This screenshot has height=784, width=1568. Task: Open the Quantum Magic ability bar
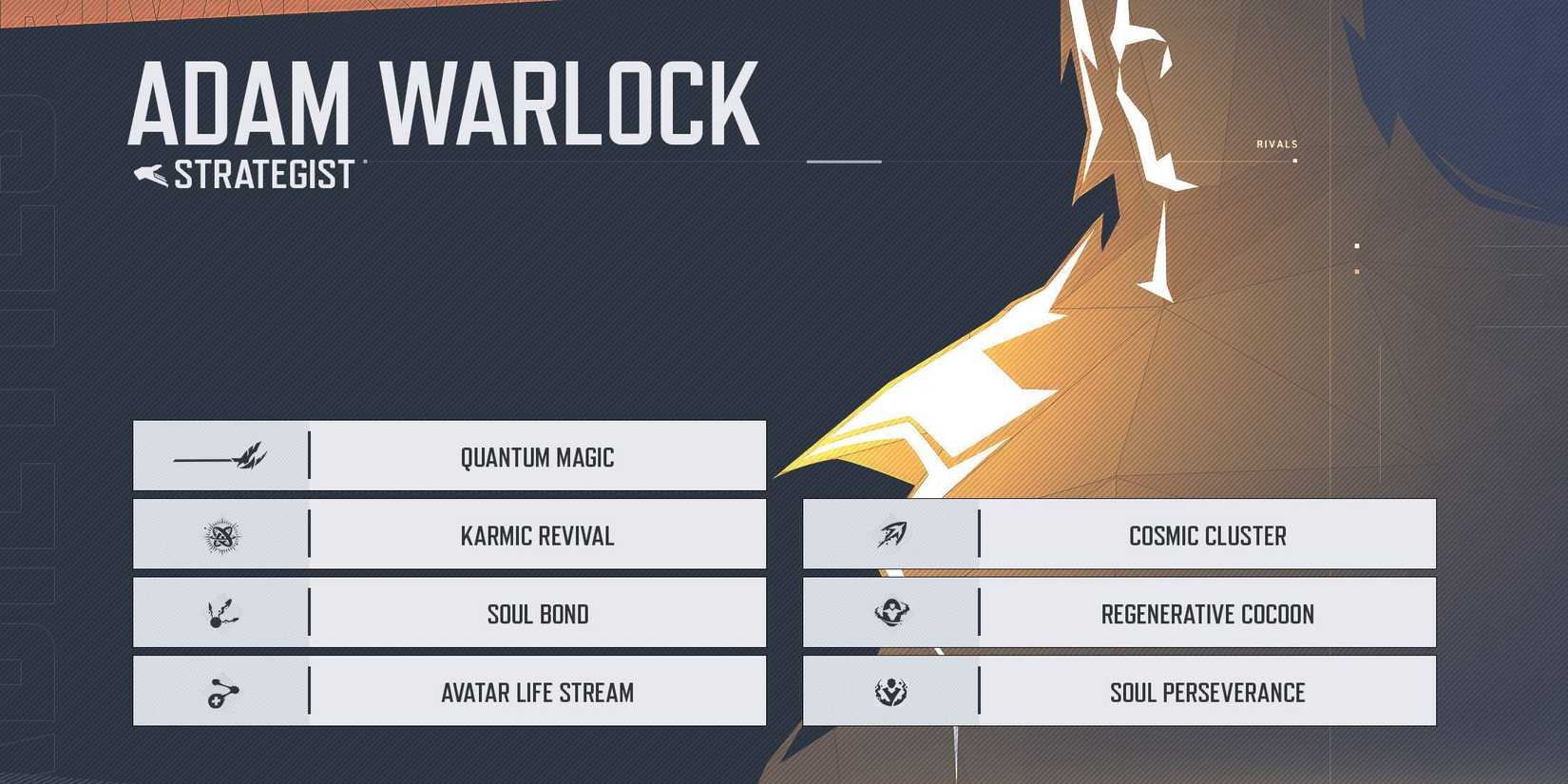pyautogui.click(x=537, y=455)
